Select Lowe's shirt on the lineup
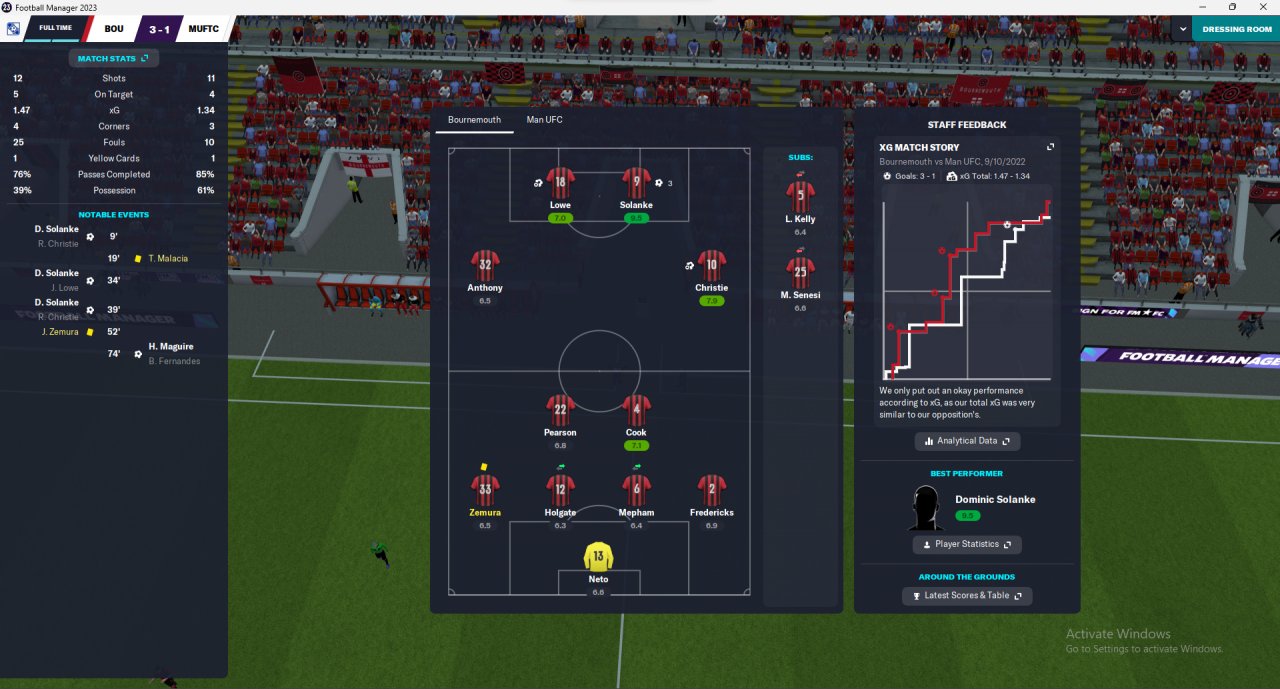 pyautogui.click(x=560, y=185)
